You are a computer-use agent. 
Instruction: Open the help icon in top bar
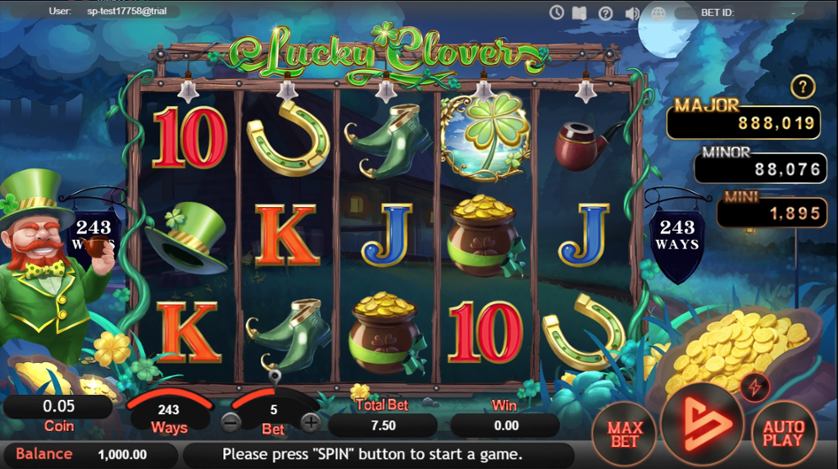[x=606, y=13]
